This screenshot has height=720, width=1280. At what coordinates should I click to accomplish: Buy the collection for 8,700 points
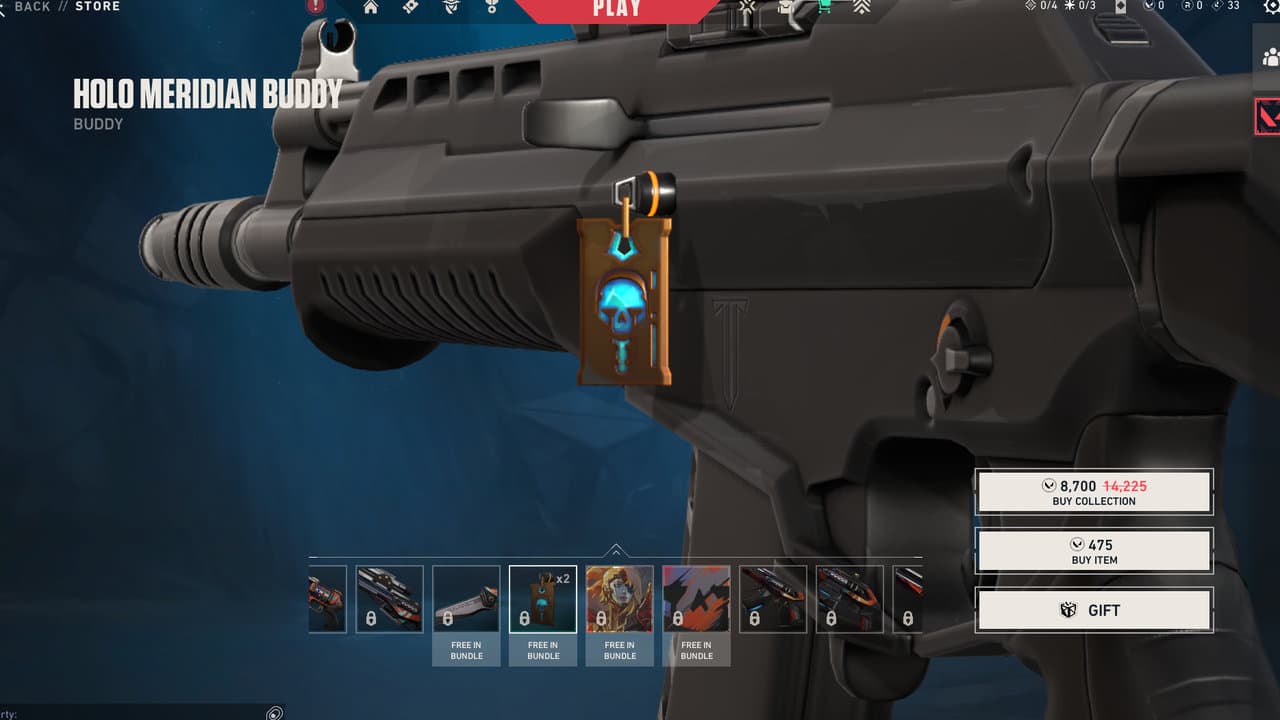(x=1094, y=492)
